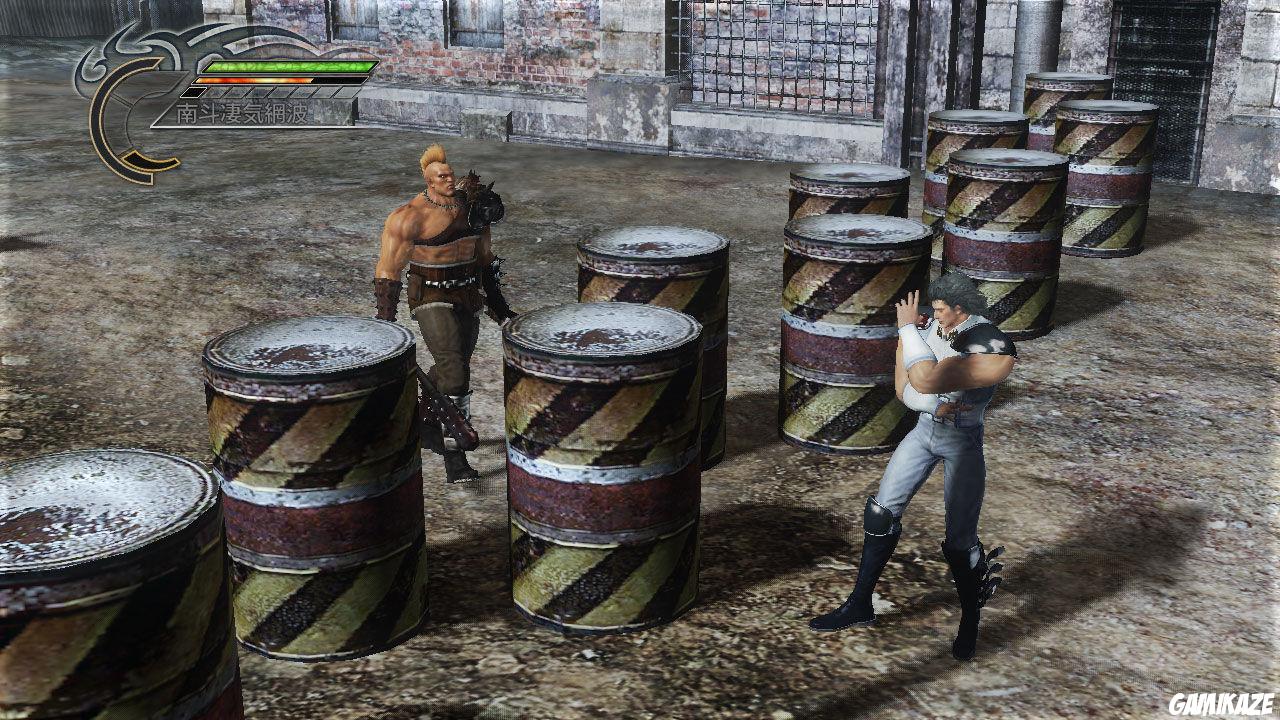
Task: Toggle the segmented skill meter
Action: tap(270, 93)
